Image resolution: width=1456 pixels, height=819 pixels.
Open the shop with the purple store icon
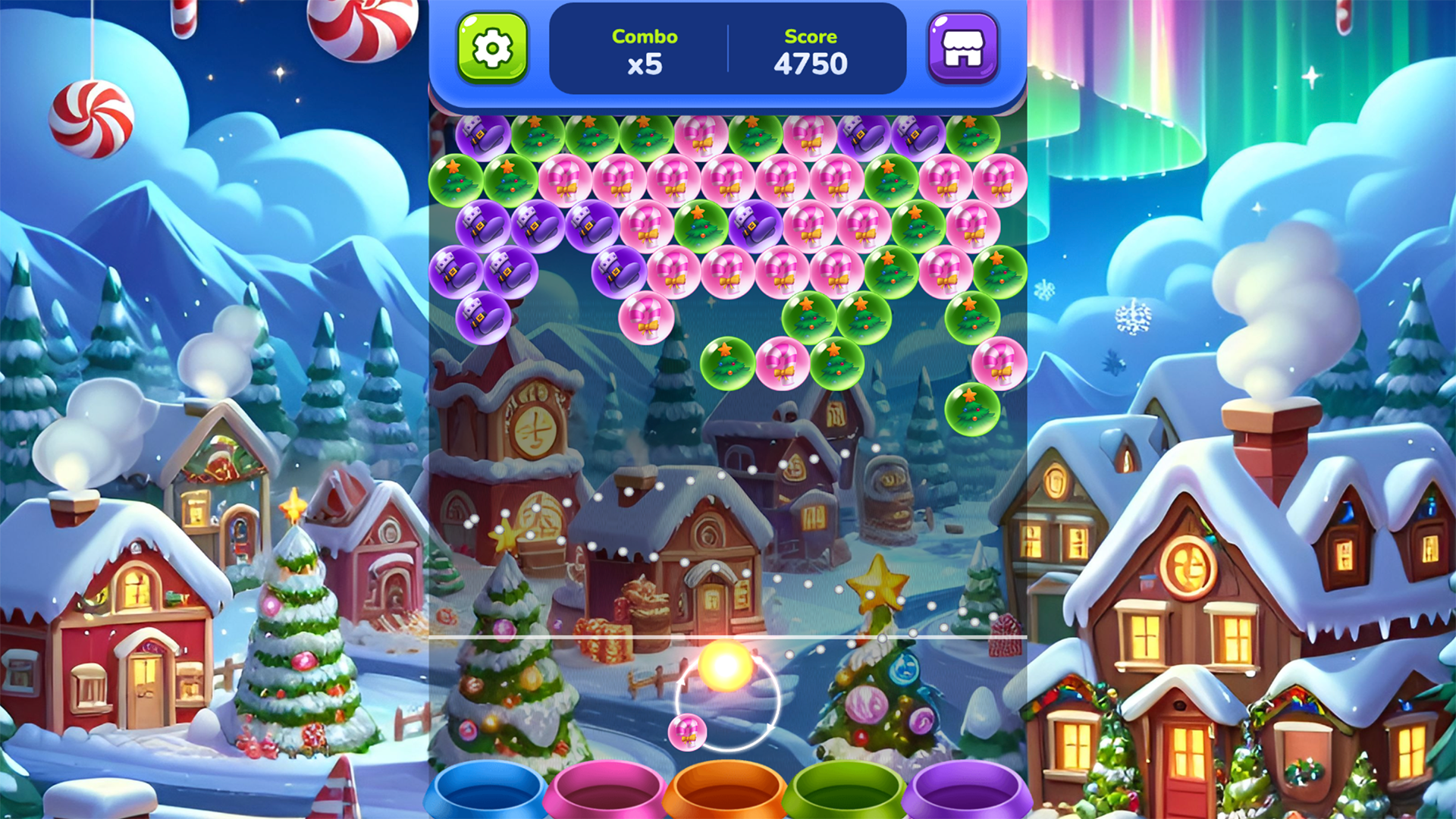[962, 49]
